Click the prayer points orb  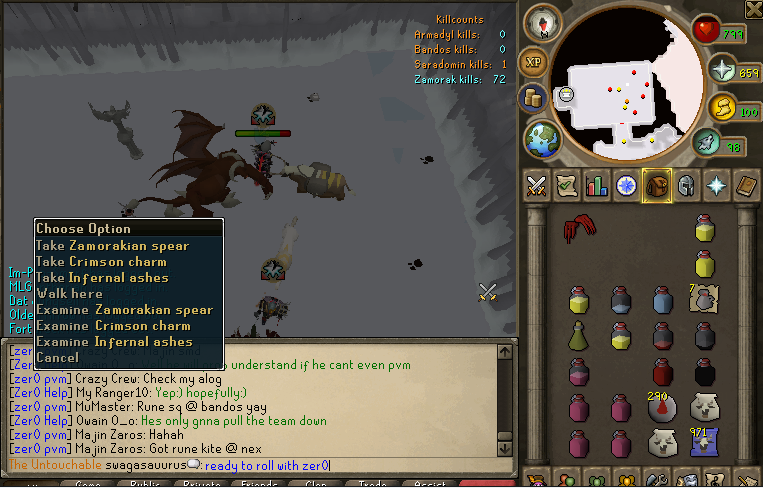(x=720, y=70)
